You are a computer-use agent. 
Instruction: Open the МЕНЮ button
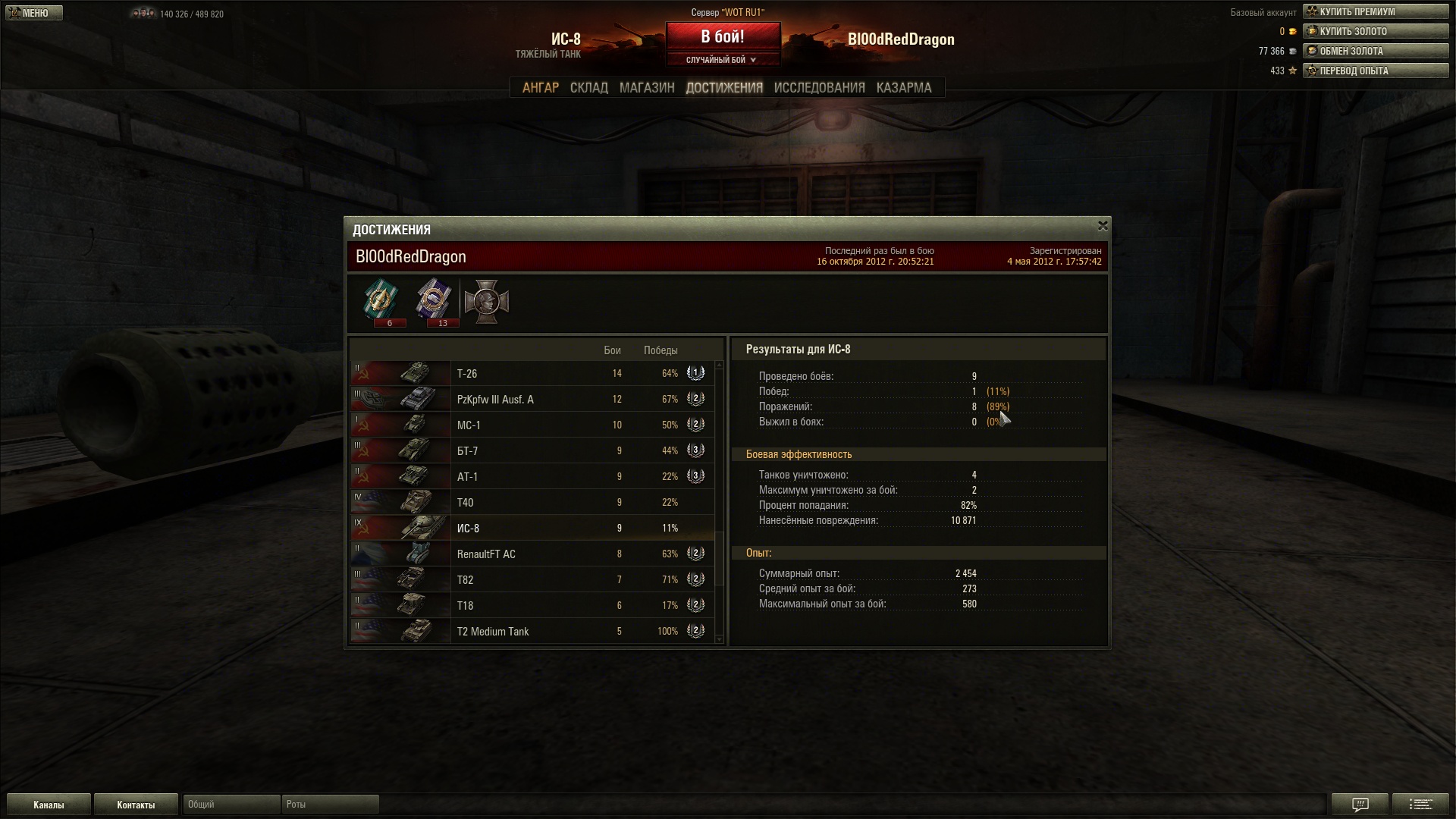pos(33,13)
